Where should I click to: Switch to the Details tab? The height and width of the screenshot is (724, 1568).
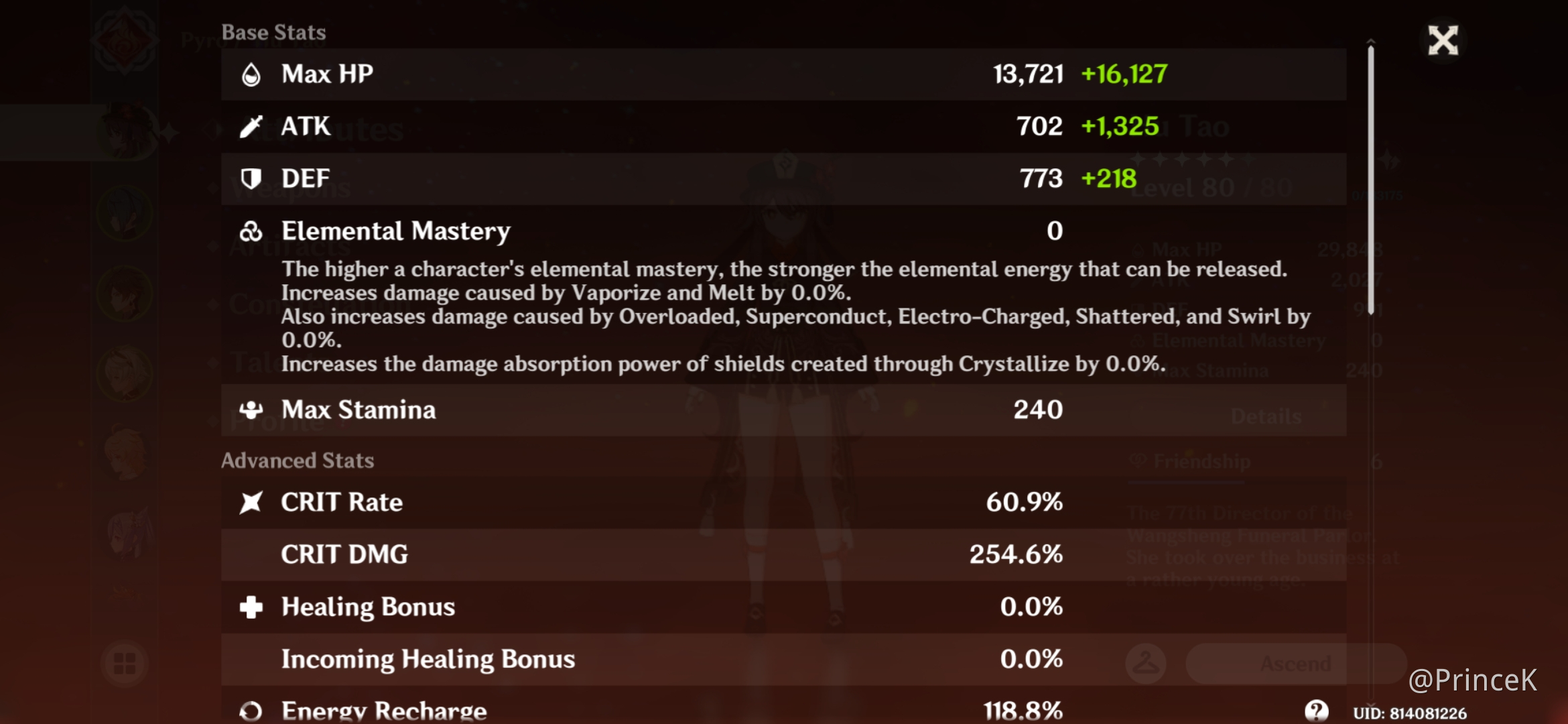pyautogui.click(x=1265, y=416)
